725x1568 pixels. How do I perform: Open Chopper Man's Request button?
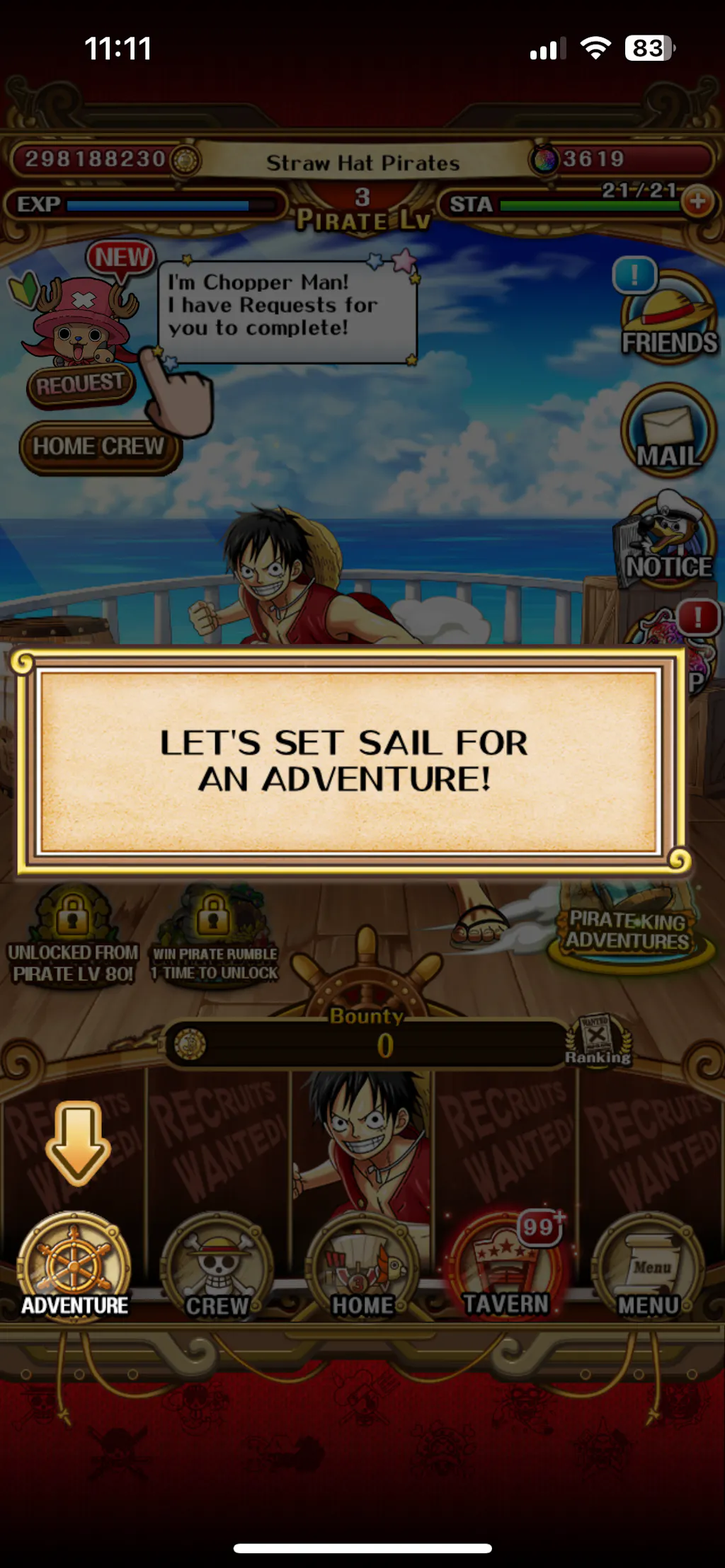click(x=79, y=384)
